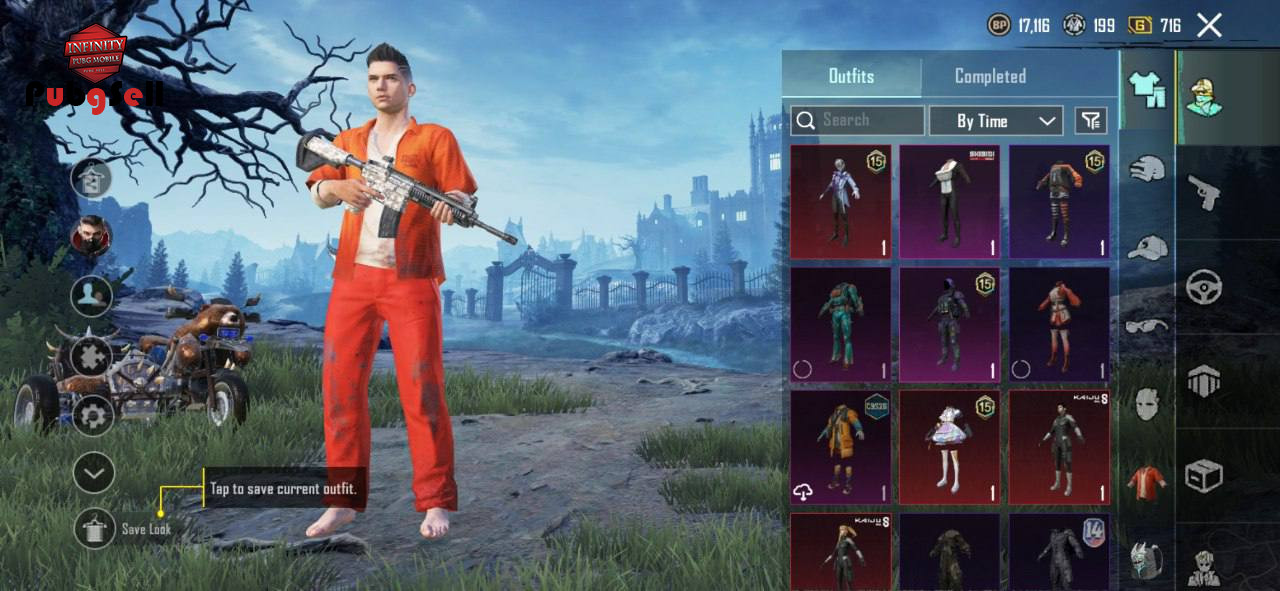Select the sunglasses eyewear category

(1147, 324)
